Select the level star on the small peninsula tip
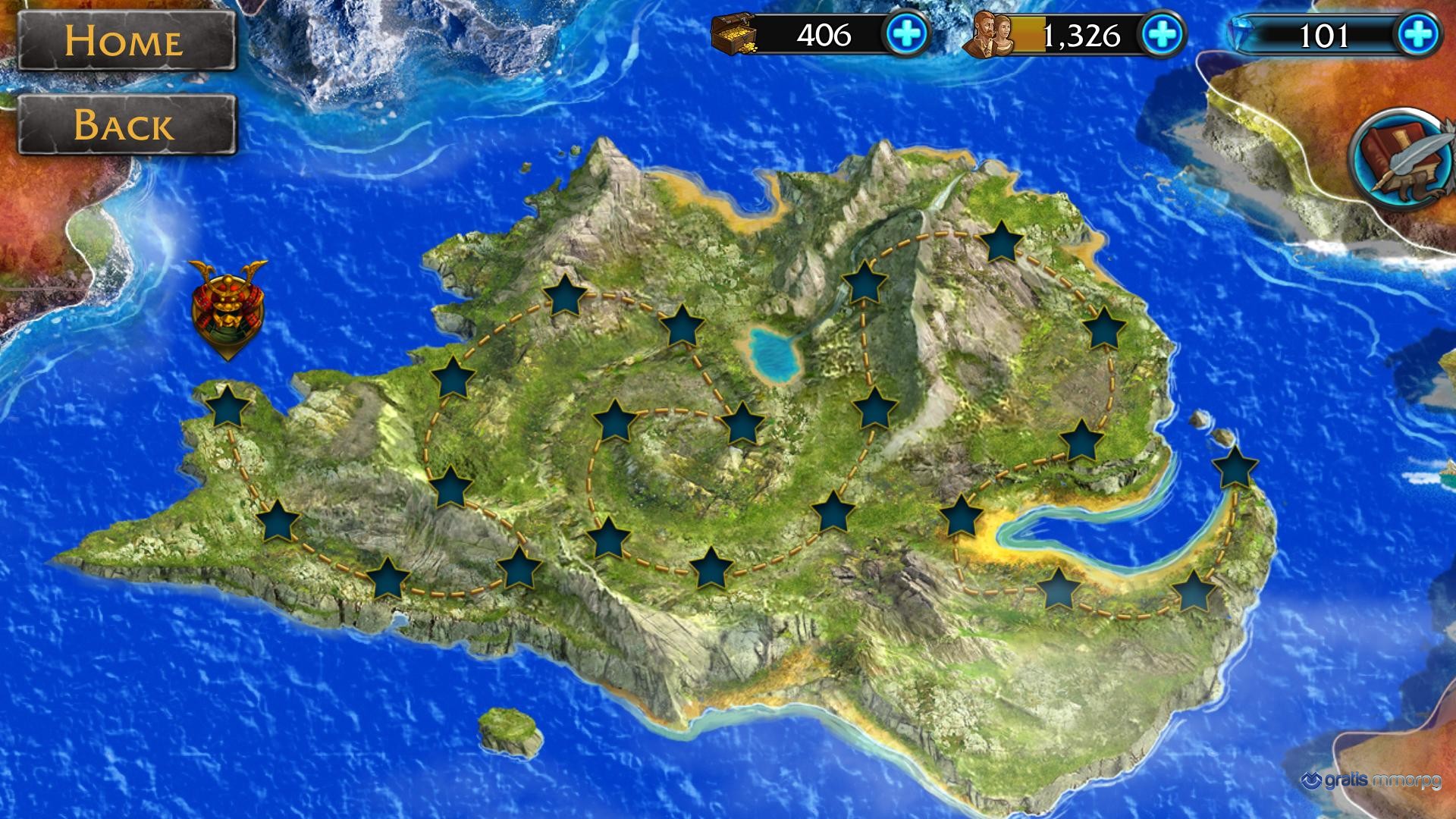 (1235, 467)
